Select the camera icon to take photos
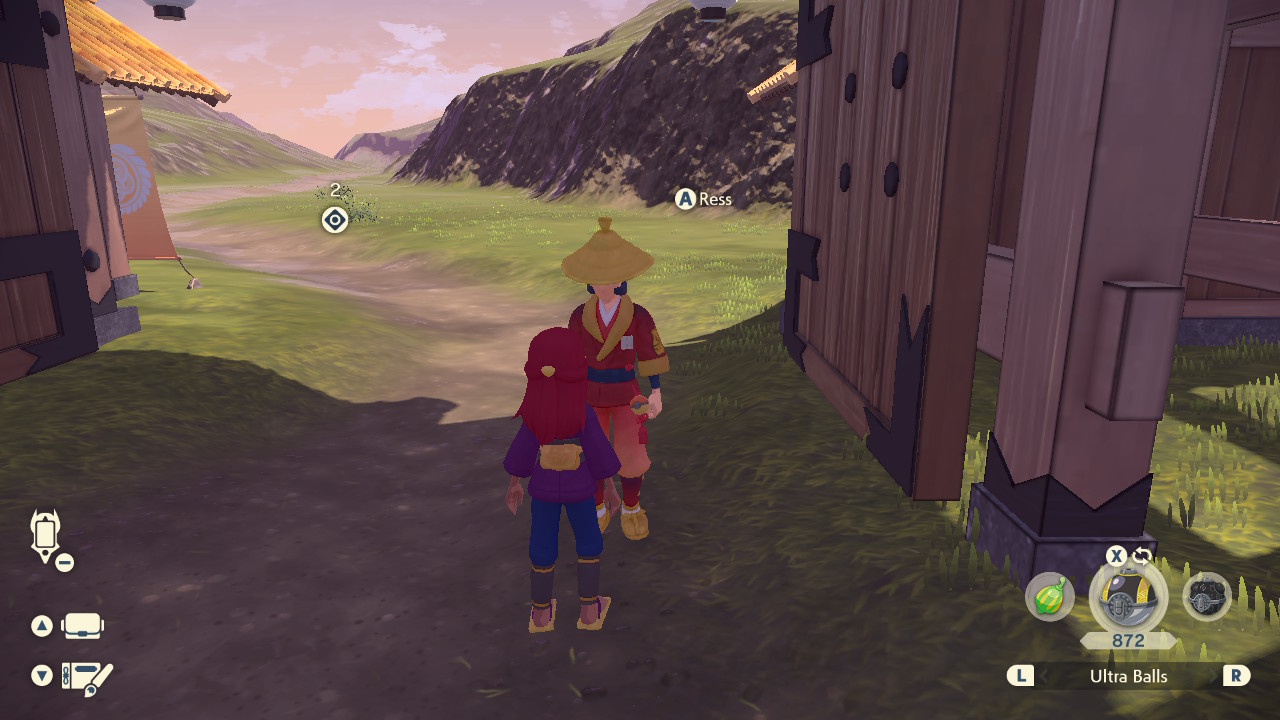 85,624
